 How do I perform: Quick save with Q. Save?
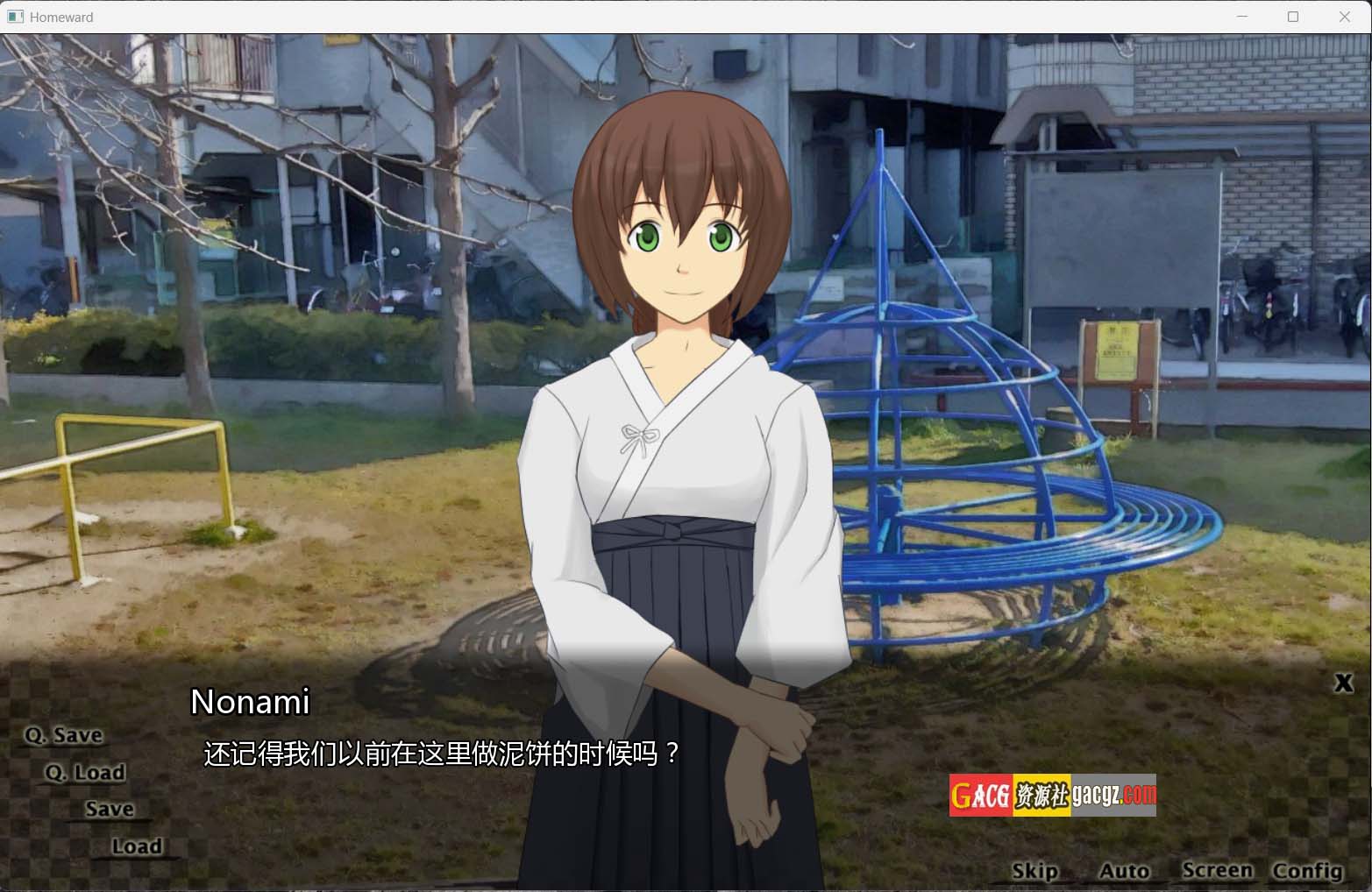click(x=64, y=735)
